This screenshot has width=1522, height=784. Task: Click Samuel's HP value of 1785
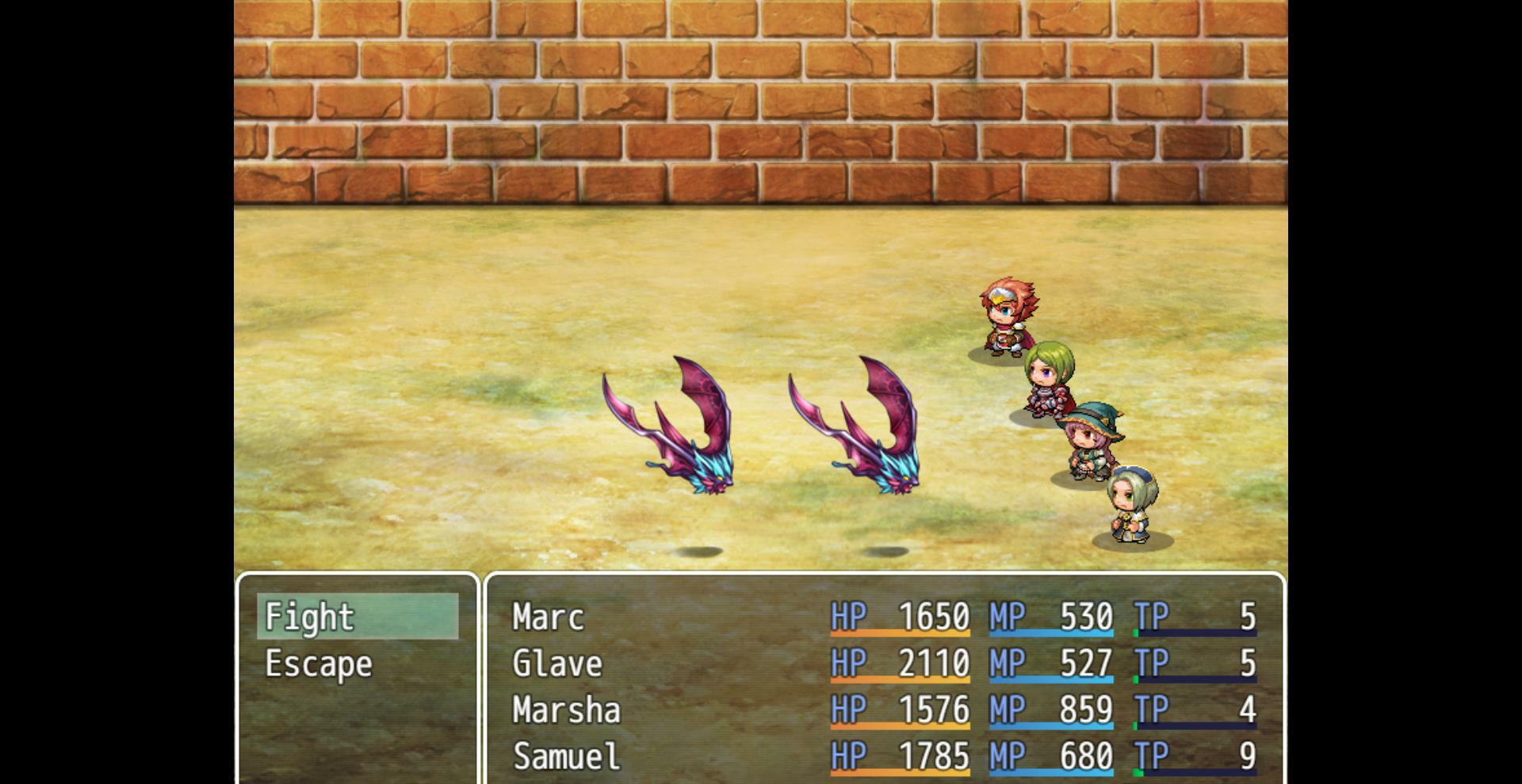click(x=935, y=755)
